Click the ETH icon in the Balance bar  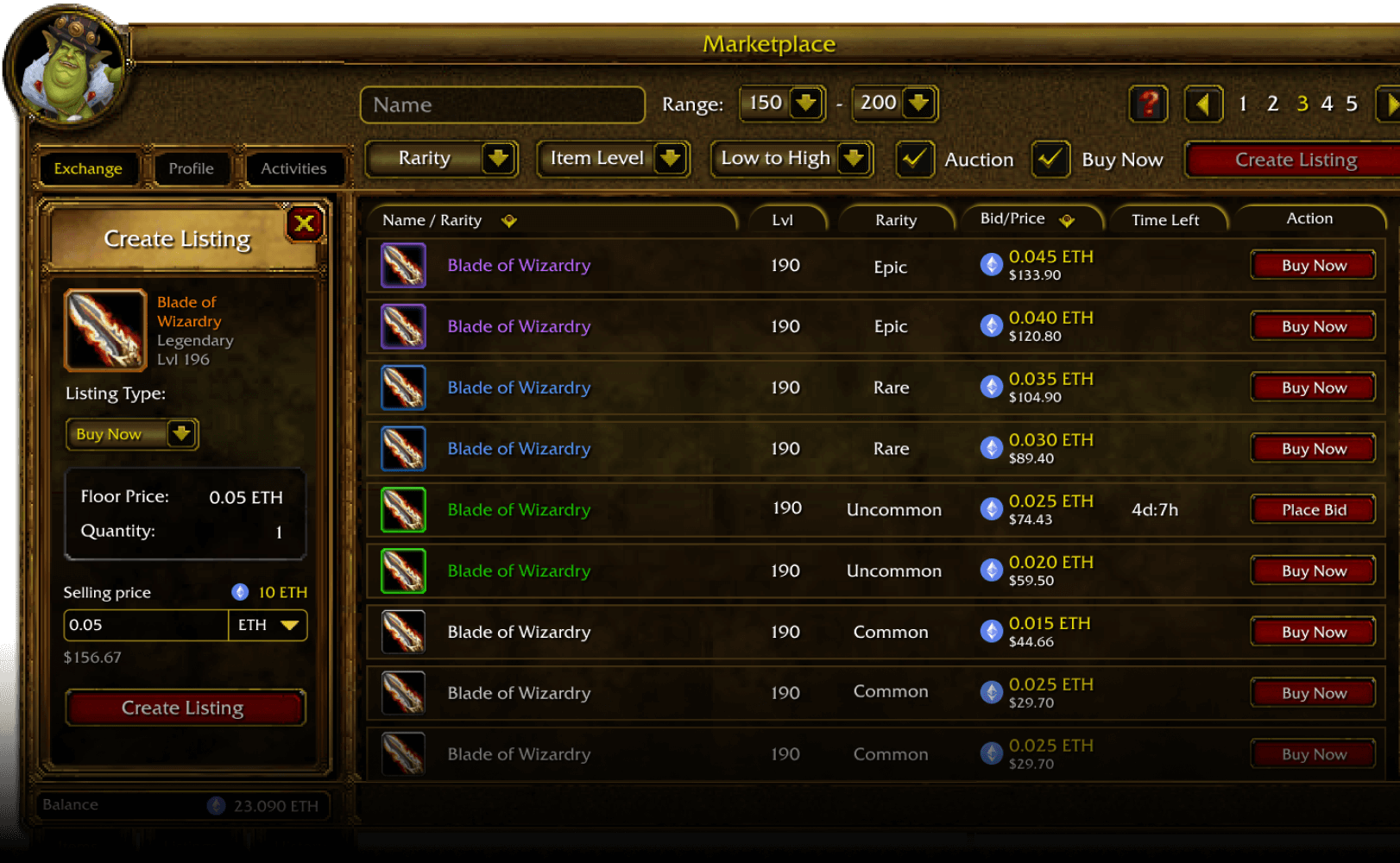coord(215,805)
